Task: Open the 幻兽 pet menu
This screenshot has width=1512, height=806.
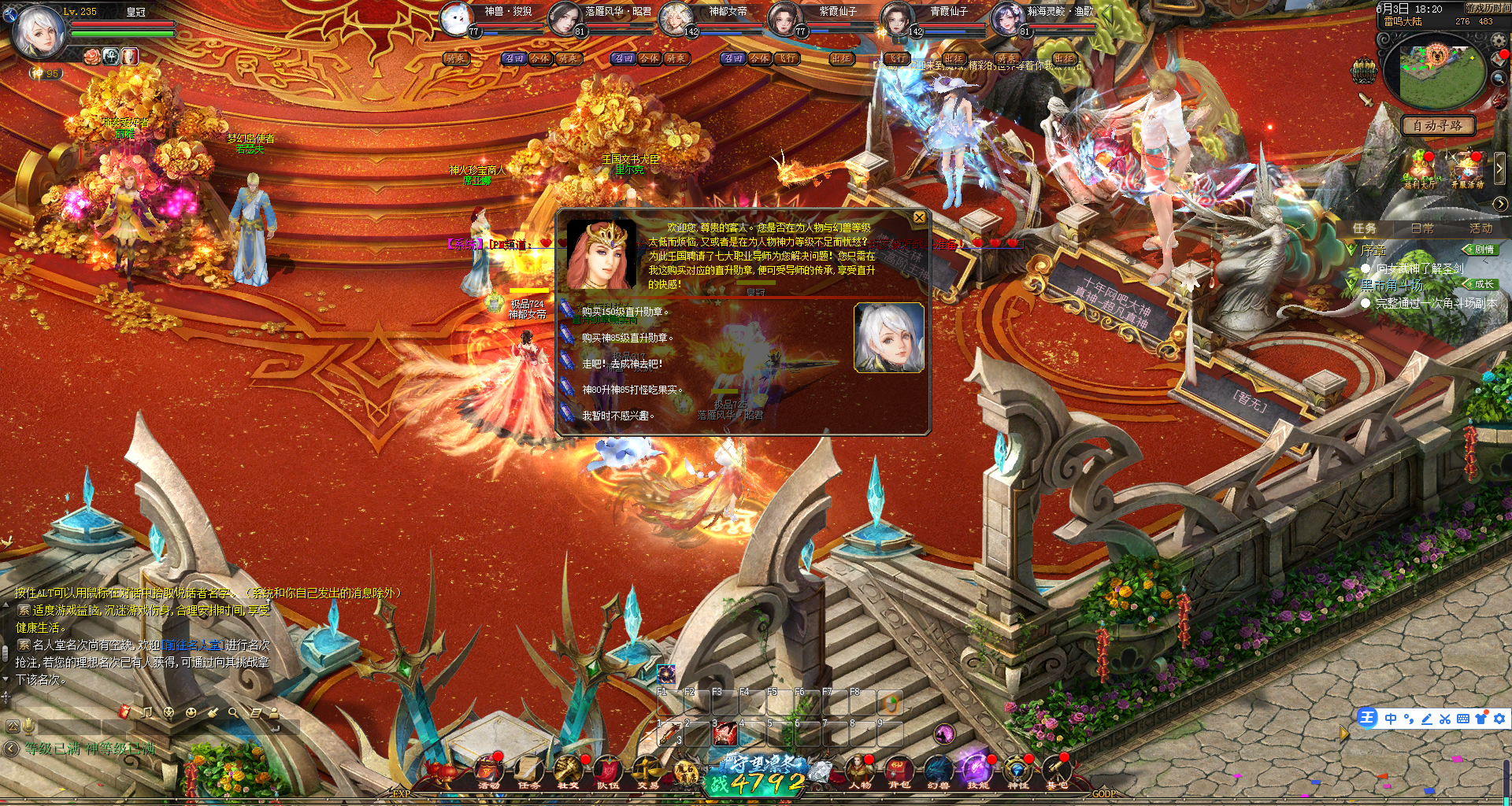Action: tap(938, 771)
